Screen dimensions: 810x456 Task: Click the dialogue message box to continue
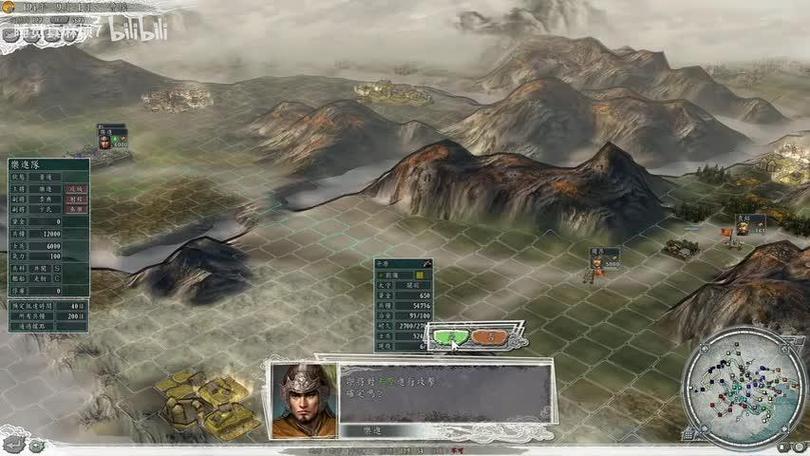point(445,393)
